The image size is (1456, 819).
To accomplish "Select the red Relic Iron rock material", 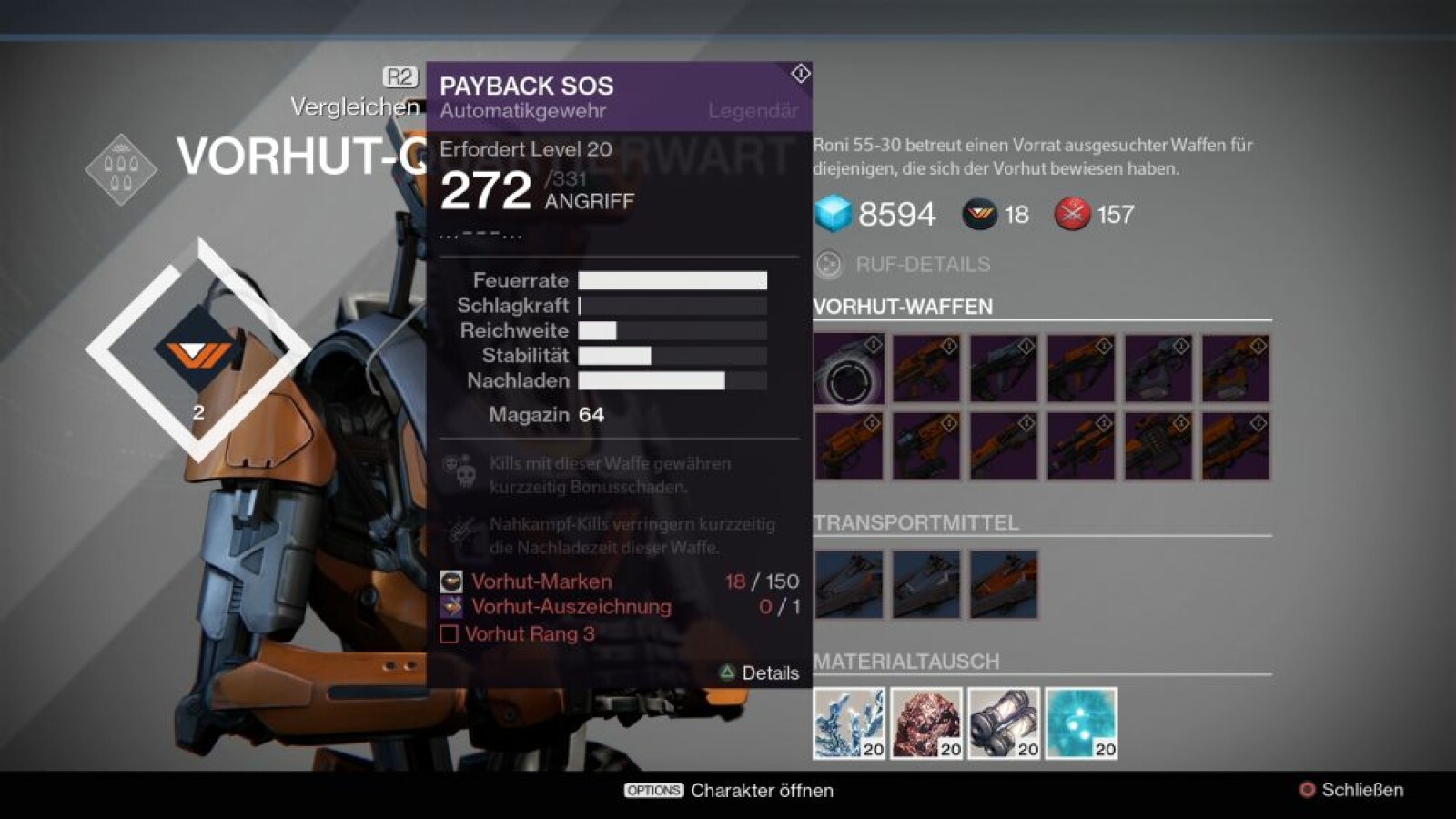I will point(925,723).
